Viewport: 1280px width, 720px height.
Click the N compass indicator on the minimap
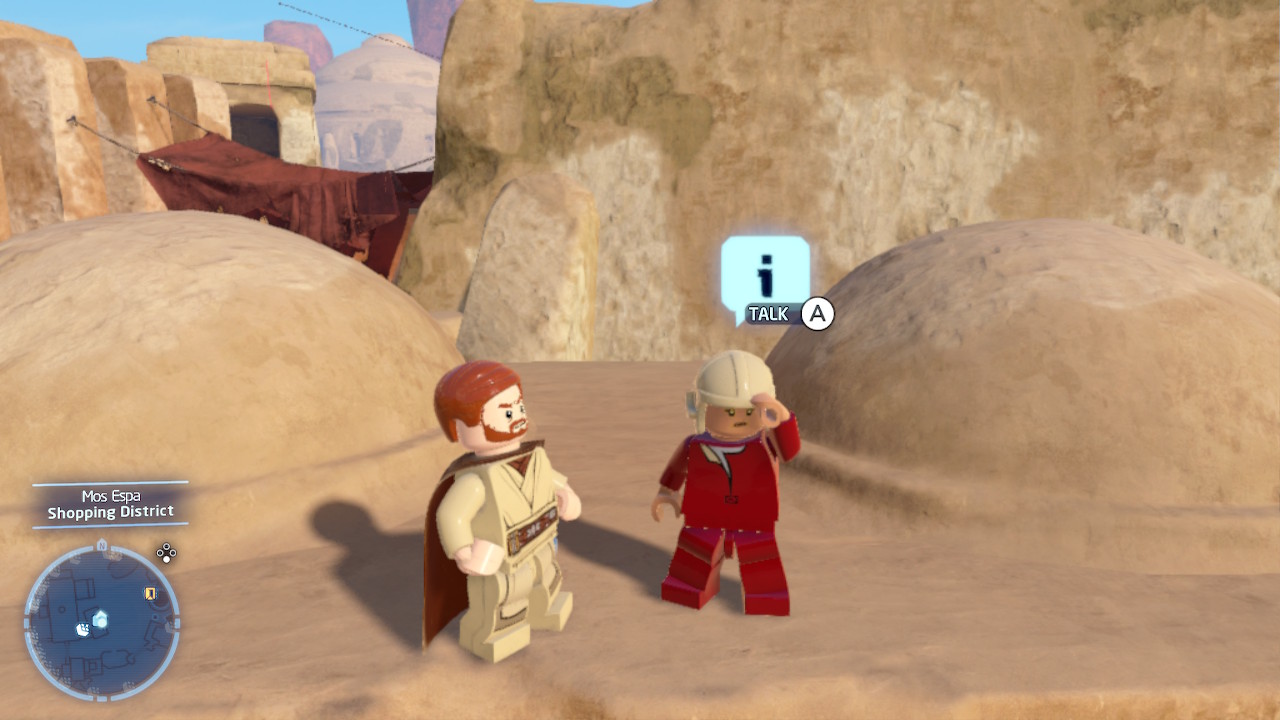tap(101, 543)
